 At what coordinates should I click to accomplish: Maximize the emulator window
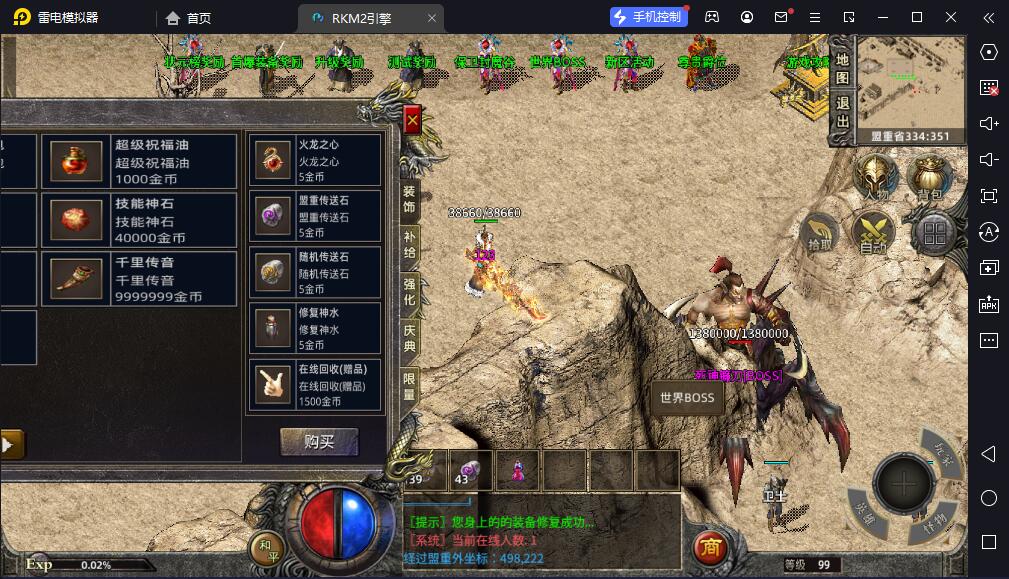[x=917, y=17]
